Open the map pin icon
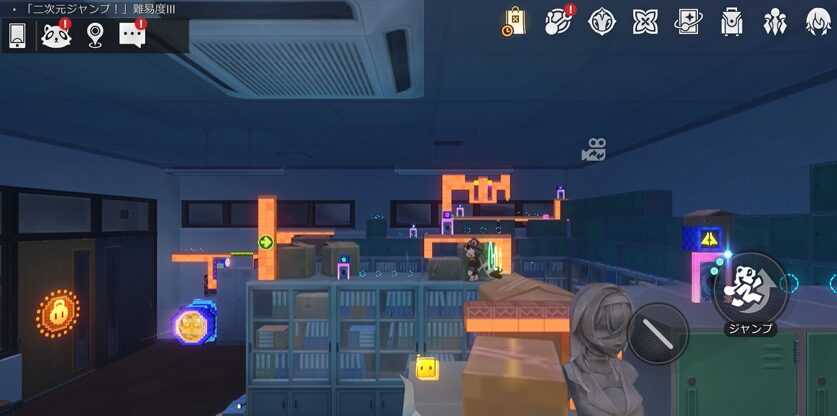The image size is (837, 416). click(95, 35)
